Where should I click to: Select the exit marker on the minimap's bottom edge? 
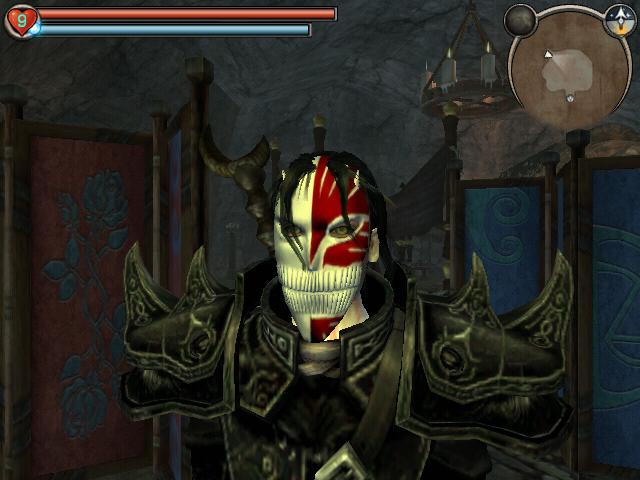click(569, 97)
